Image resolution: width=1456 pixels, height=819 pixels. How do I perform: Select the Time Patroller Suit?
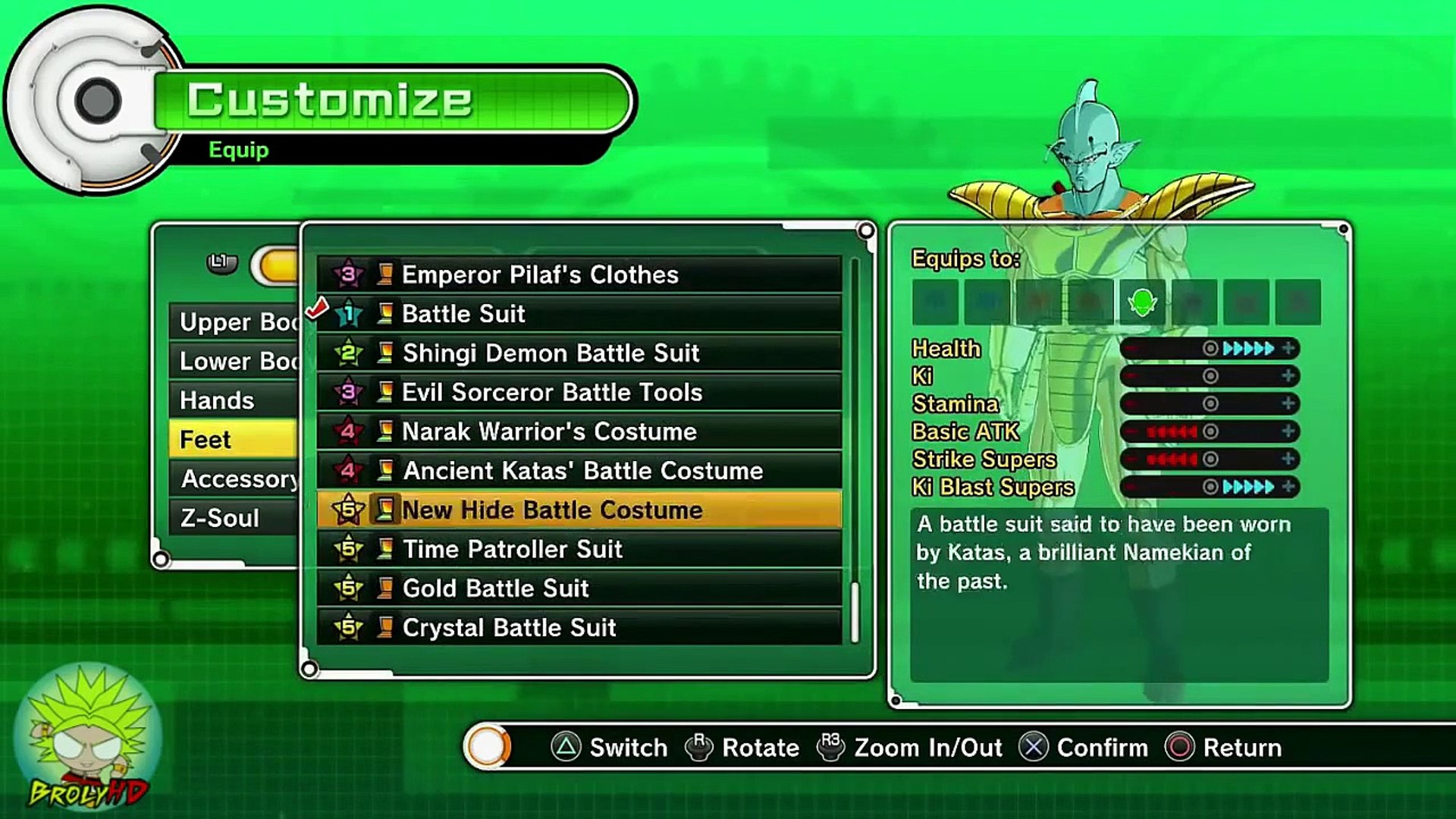click(x=579, y=549)
